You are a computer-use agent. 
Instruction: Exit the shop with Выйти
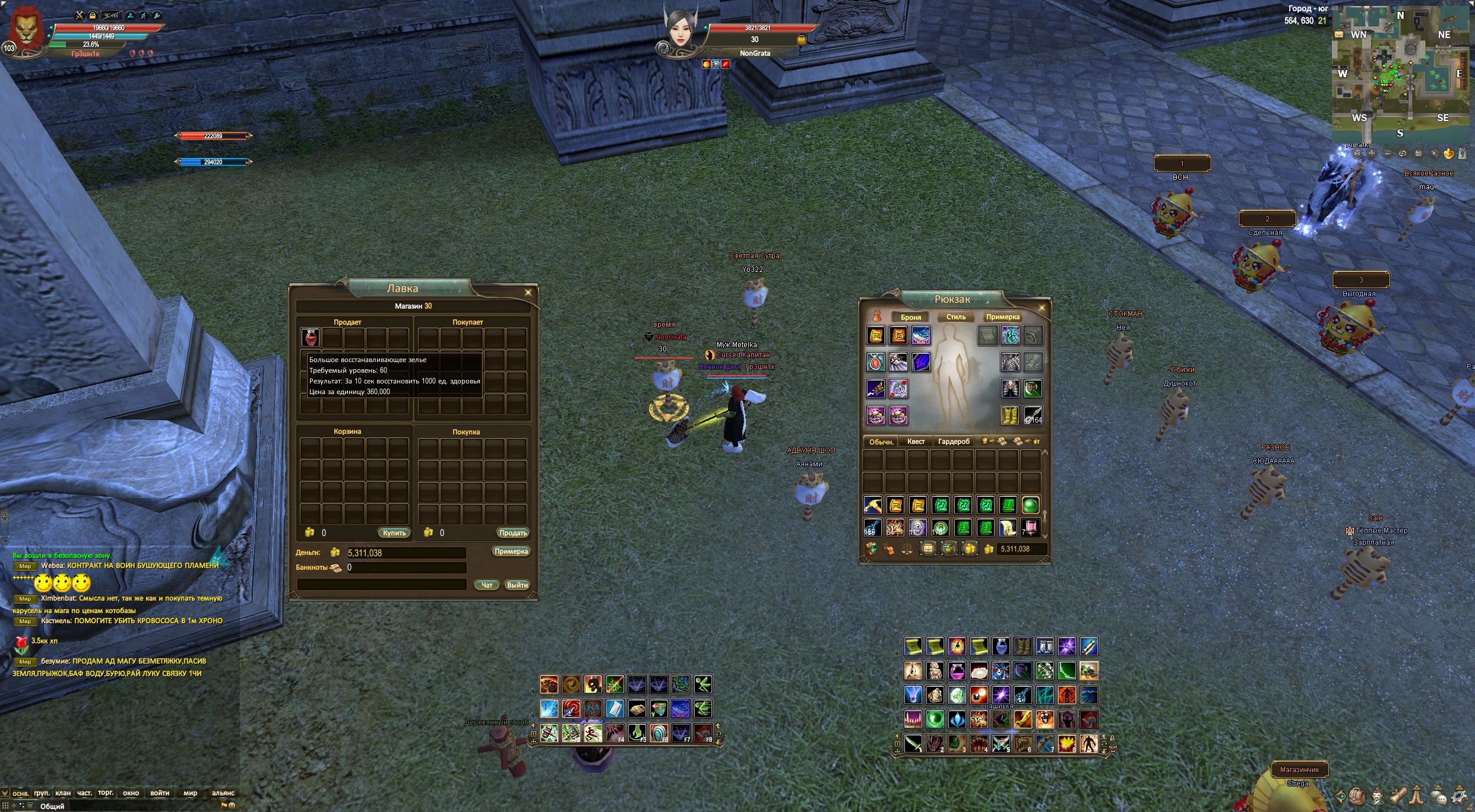(x=517, y=585)
